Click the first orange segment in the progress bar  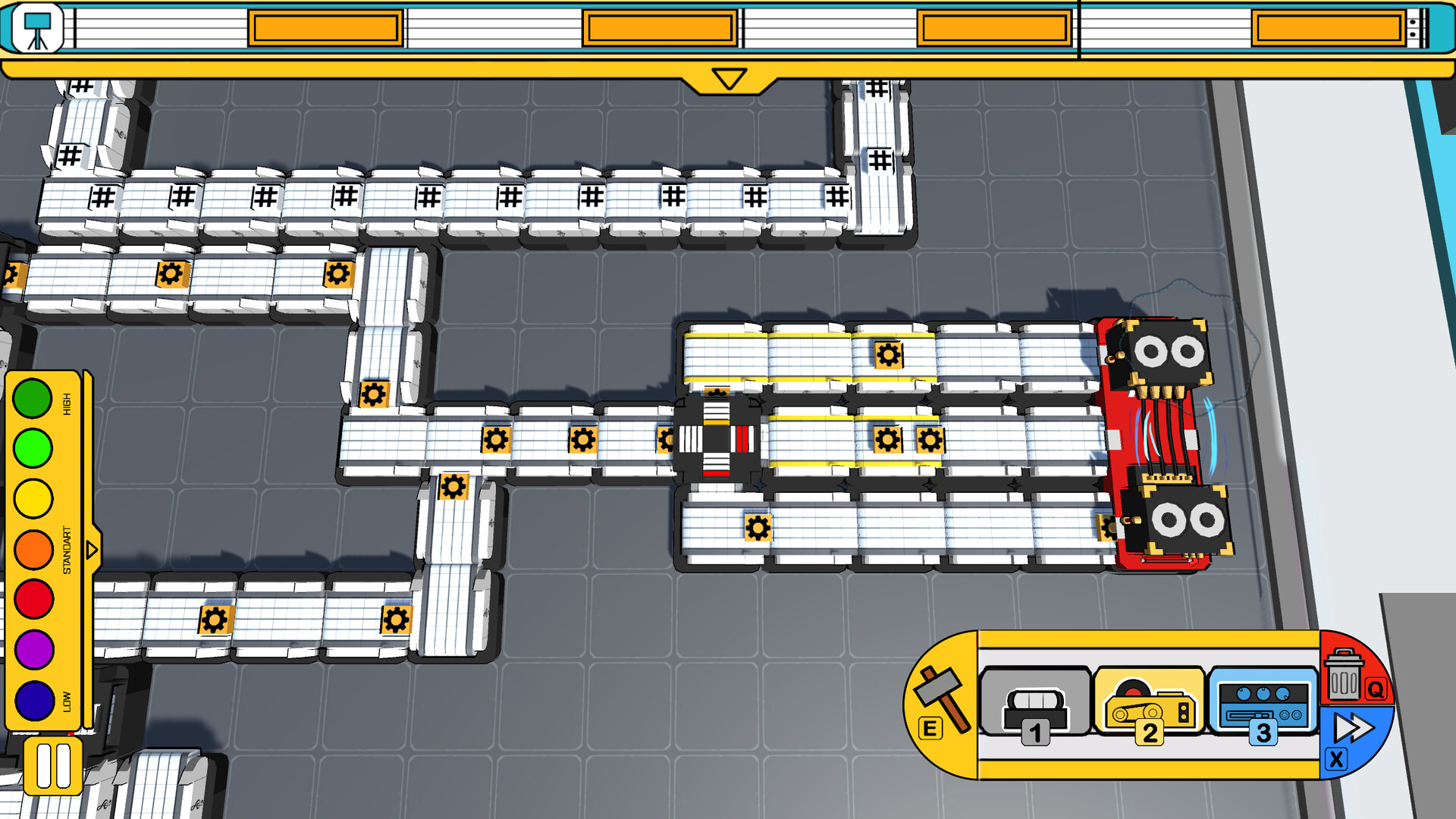coord(325,27)
